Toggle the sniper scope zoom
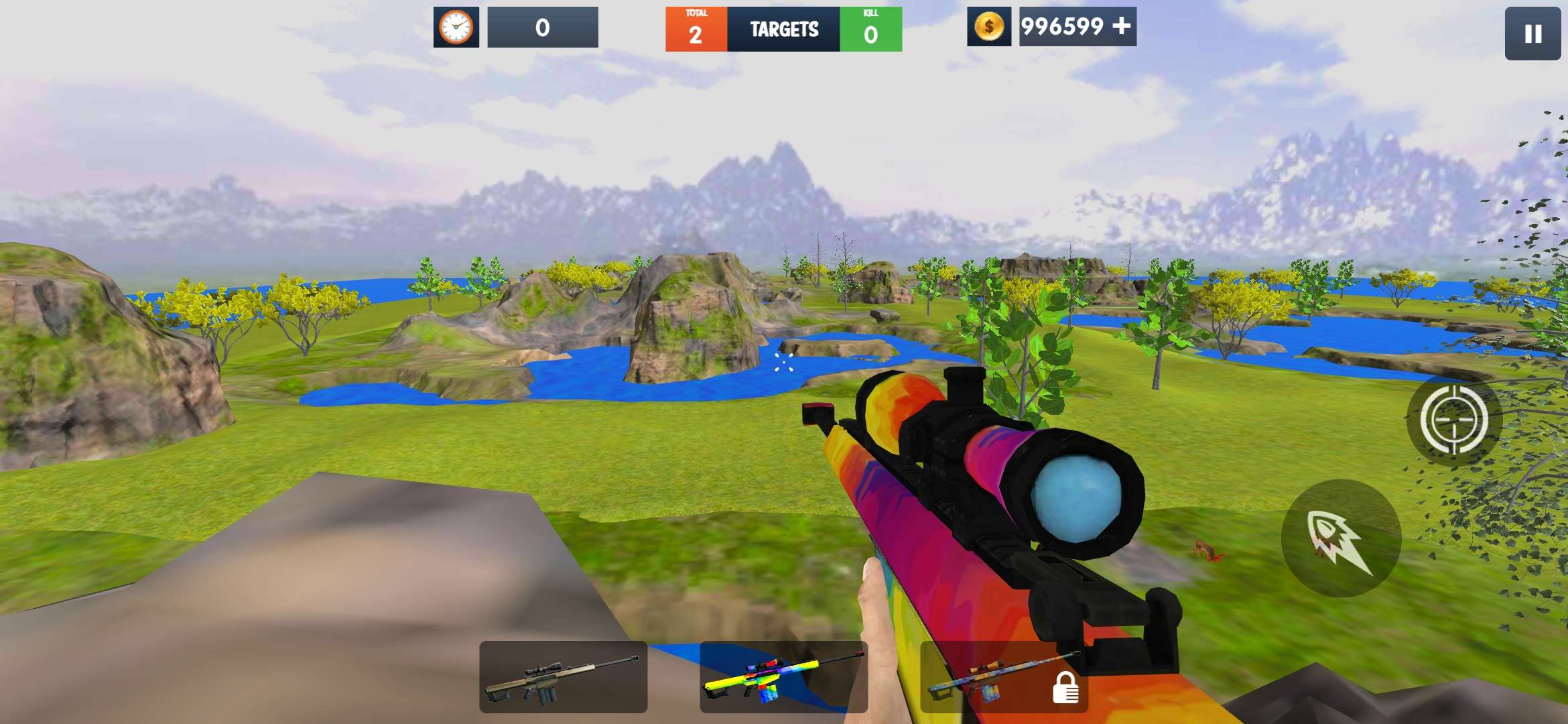This screenshot has width=1568, height=724. tap(1453, 420)
